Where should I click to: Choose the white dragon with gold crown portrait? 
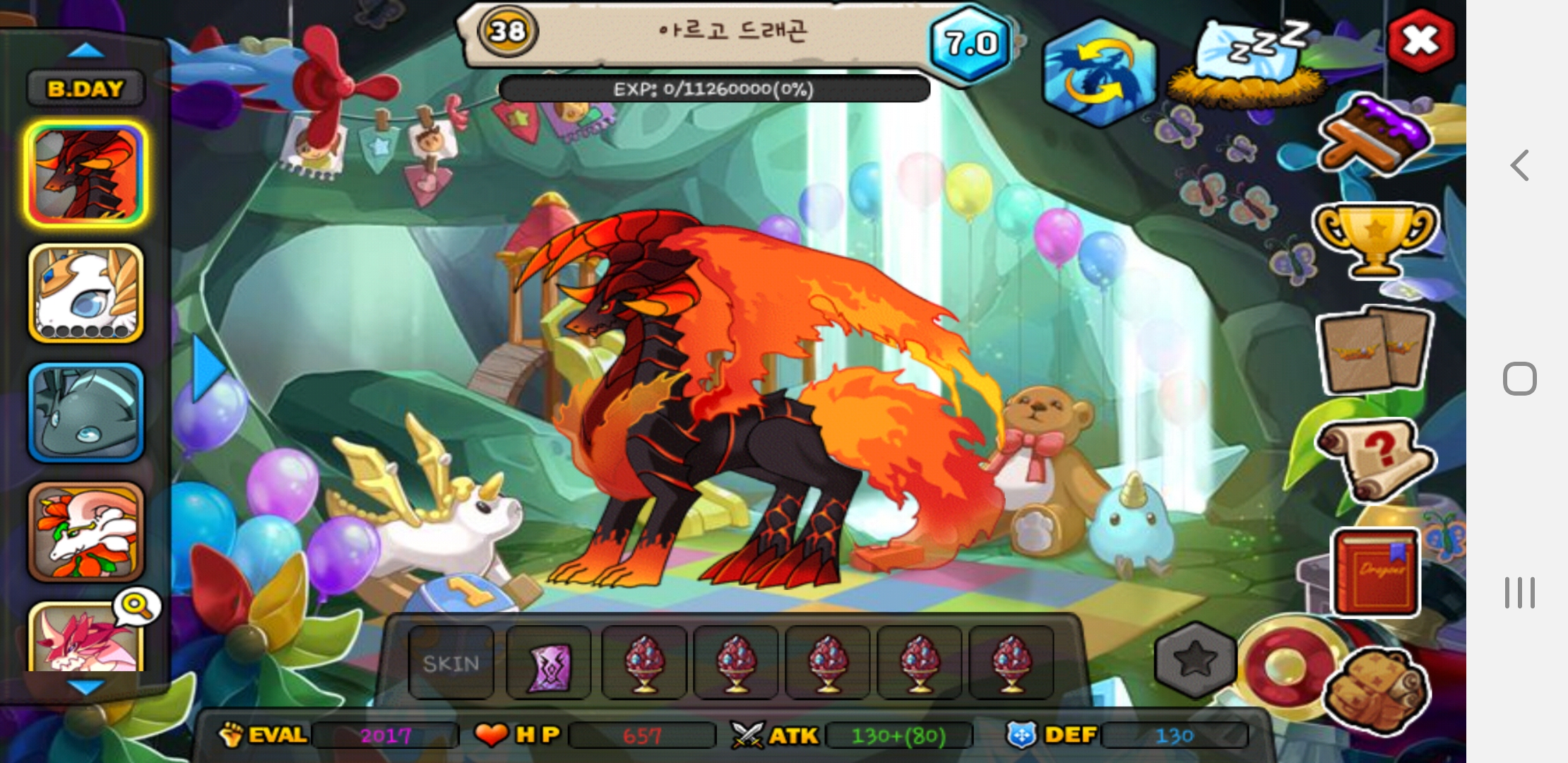(86, 293)
